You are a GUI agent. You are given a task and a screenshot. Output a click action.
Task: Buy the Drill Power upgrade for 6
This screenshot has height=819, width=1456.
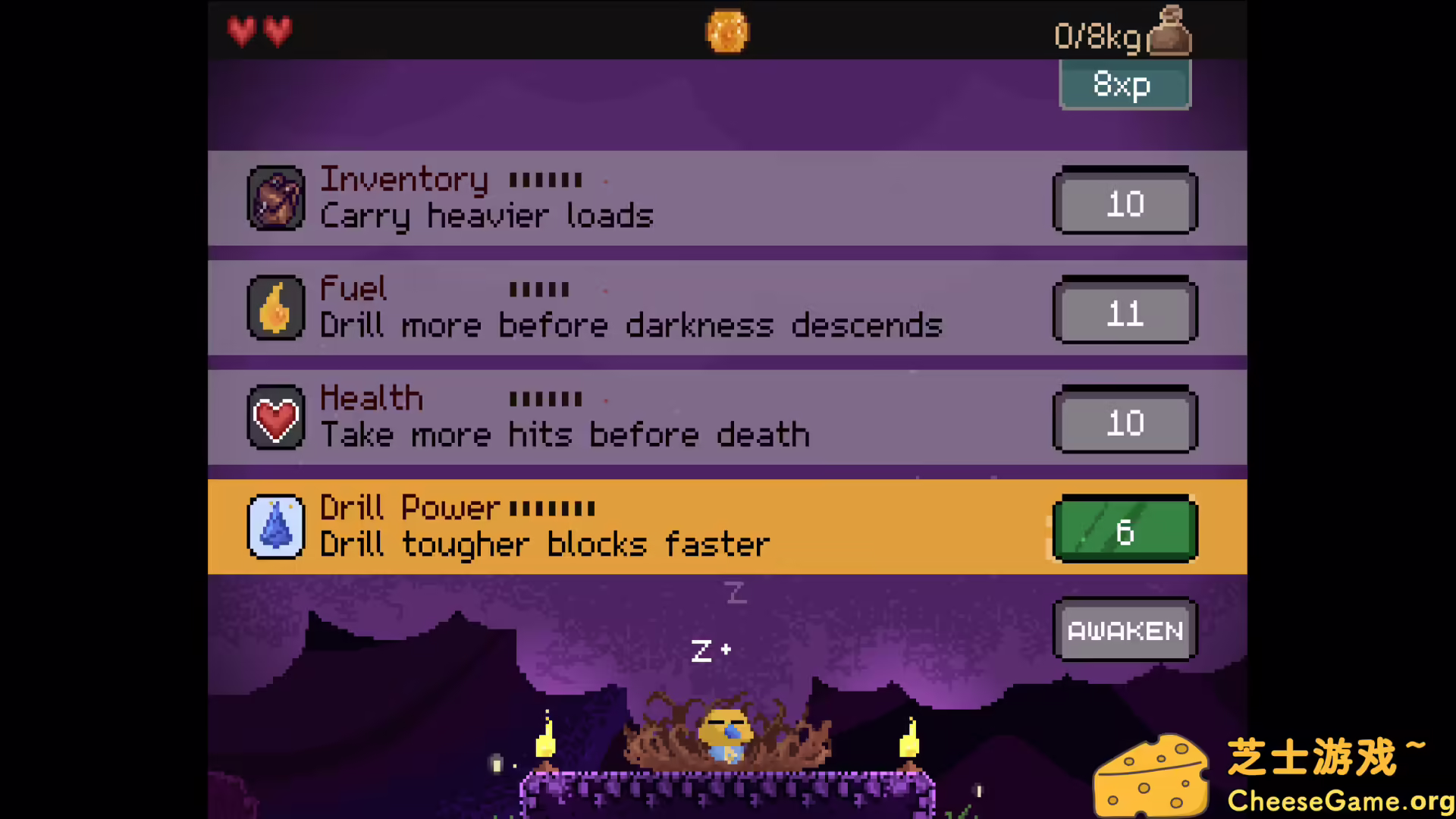coord(1125,530)
